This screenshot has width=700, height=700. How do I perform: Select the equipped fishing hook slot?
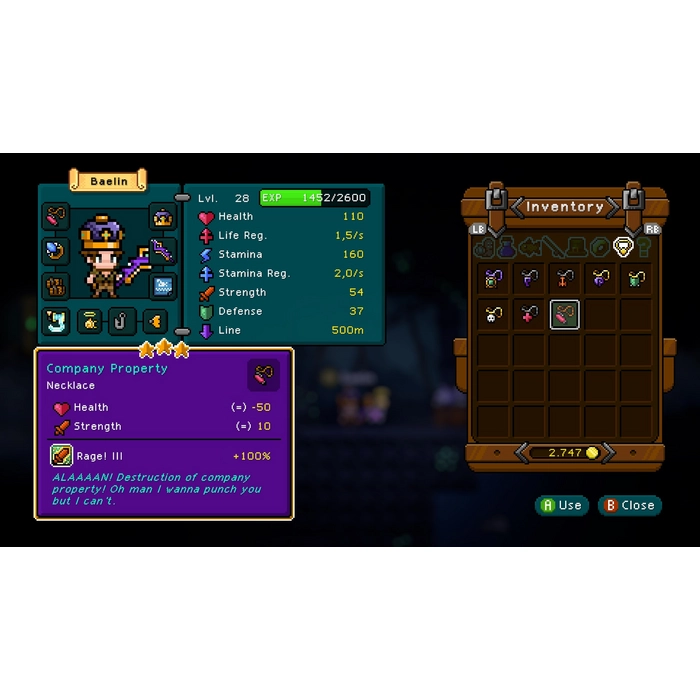(122, 321)
